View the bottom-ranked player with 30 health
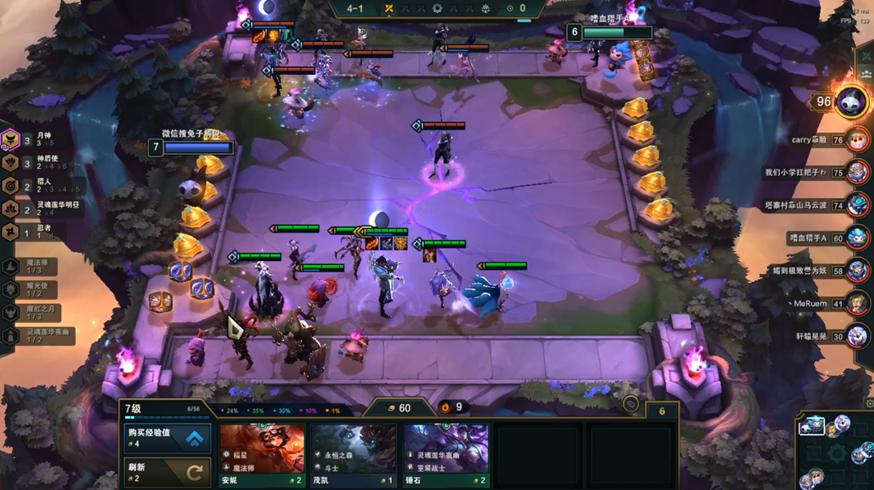The image size is (874, 490). click(x=856, y=336)
